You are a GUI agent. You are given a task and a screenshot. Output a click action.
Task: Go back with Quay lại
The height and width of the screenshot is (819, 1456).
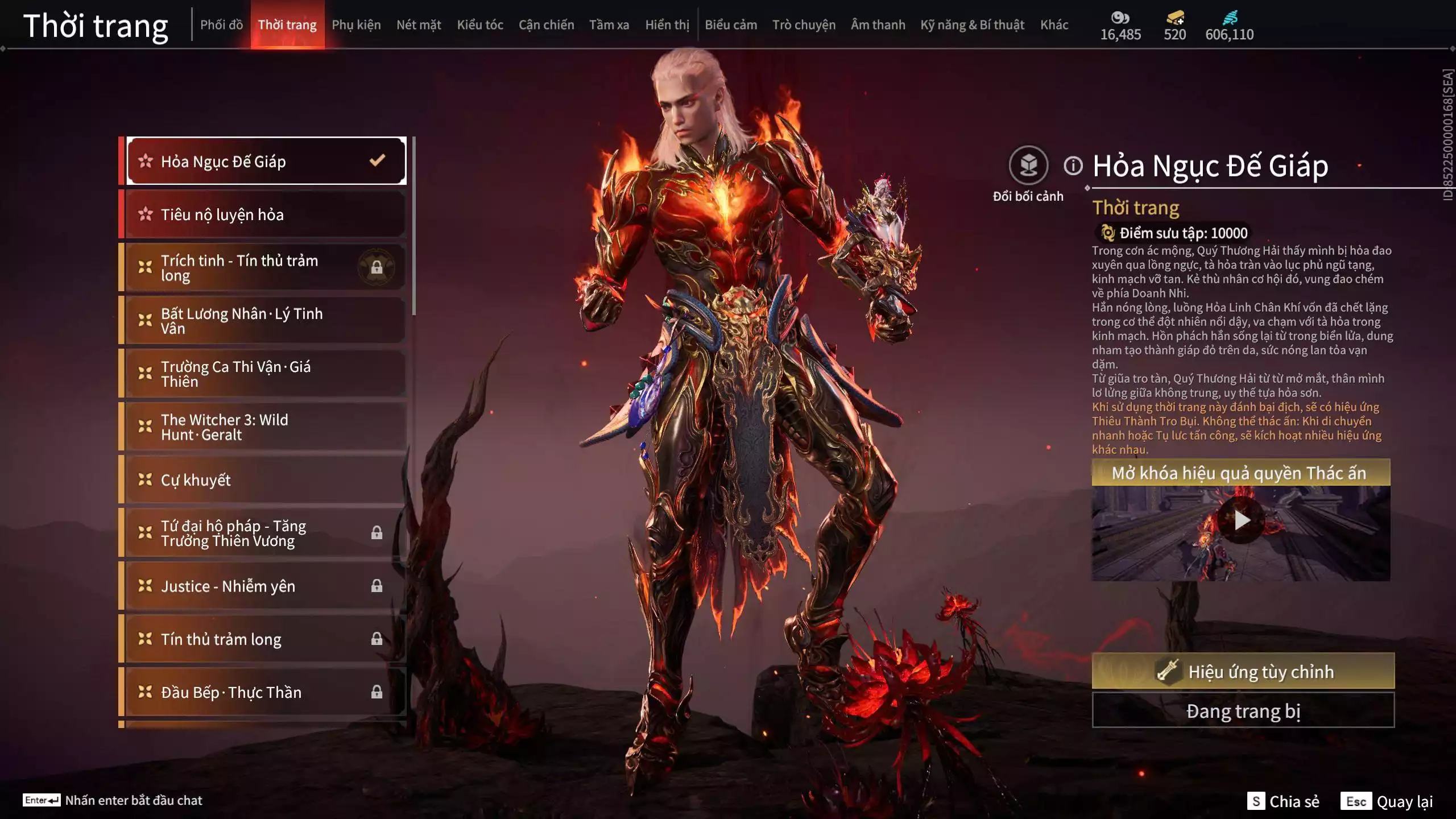[1387, 801]
